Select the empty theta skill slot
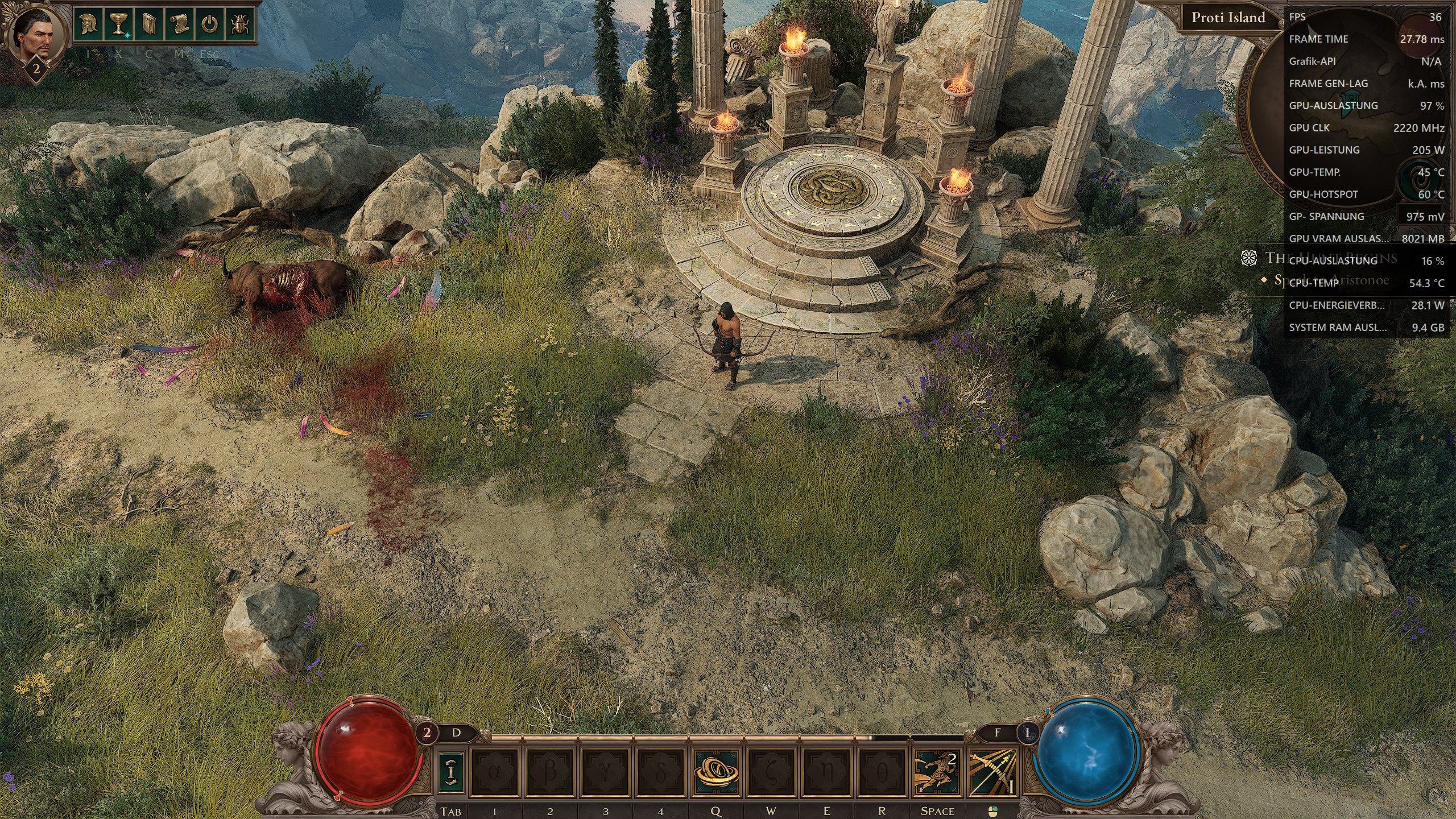 pyautogui.click(x=882, y=772)
